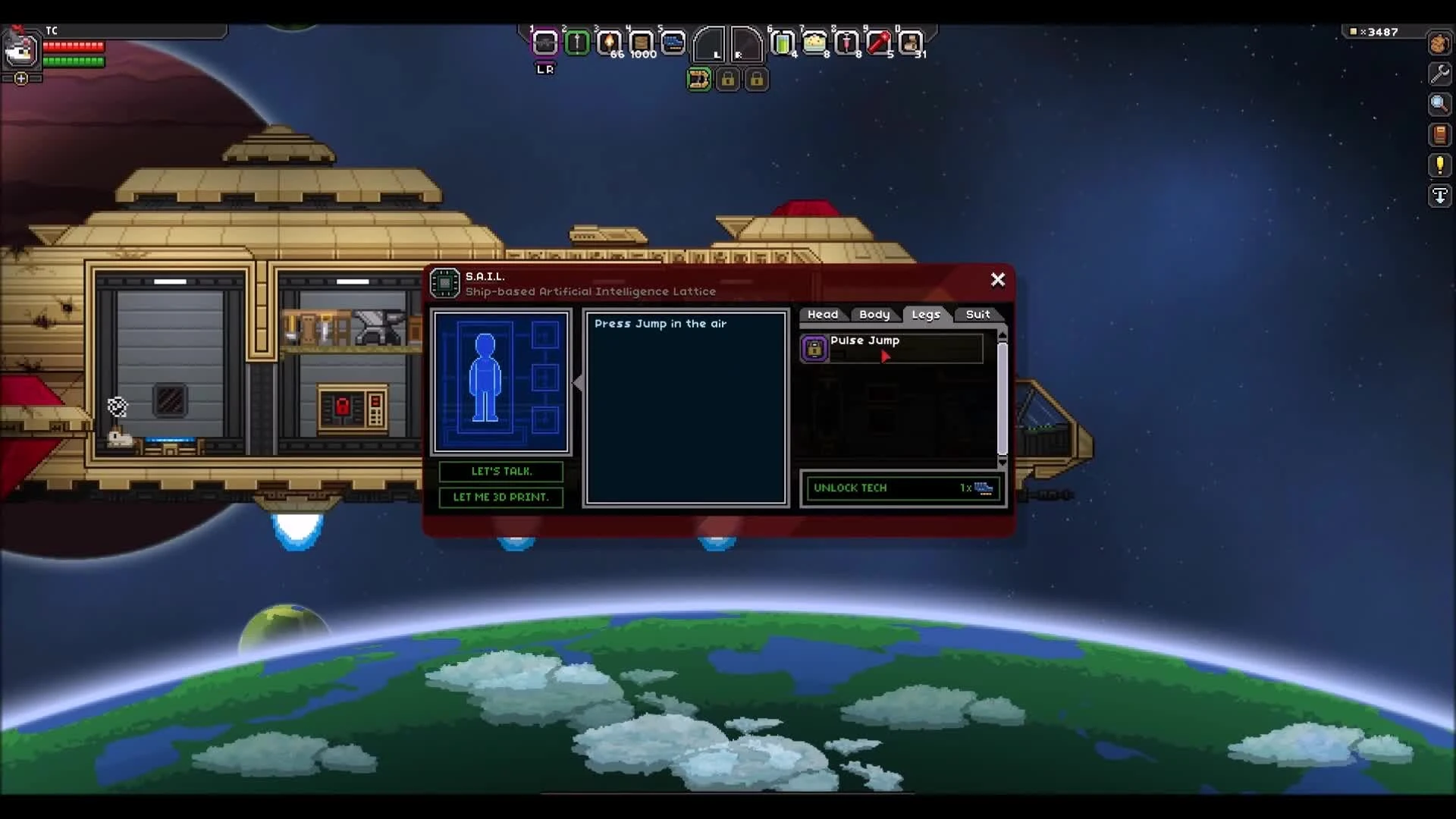
Task: Open the crafting menu icon
Action: pyautogui.click(x=1439, y=44)
